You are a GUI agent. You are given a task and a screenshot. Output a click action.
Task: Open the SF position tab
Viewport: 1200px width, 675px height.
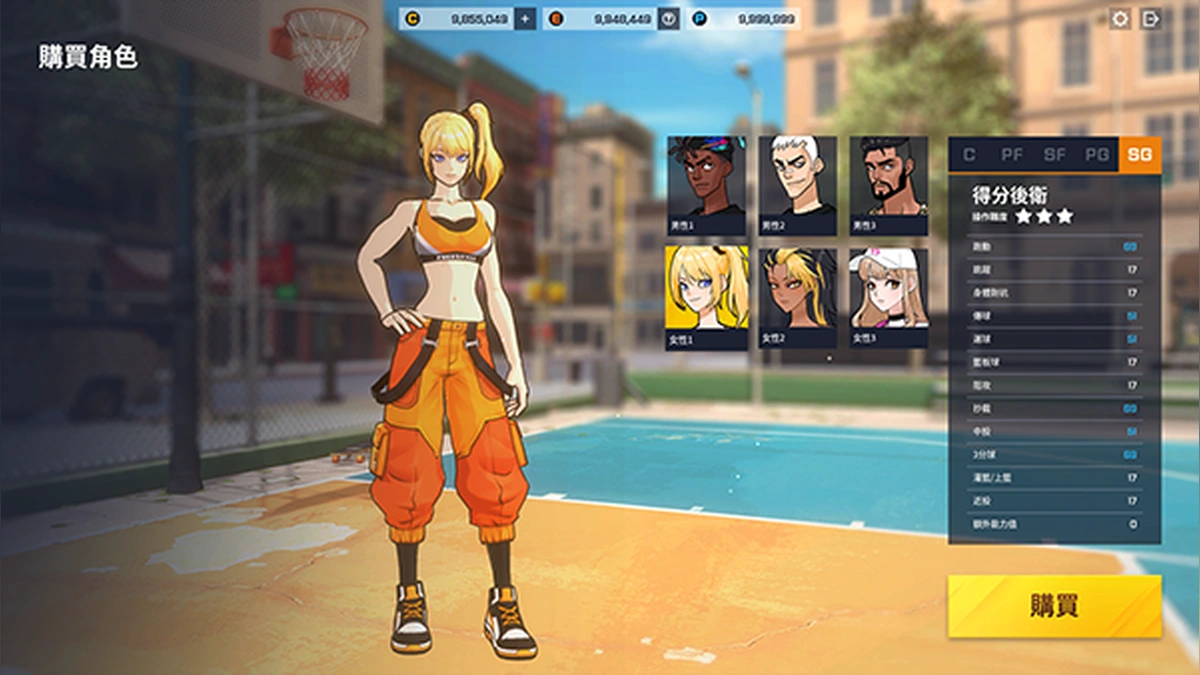(x=1054, y=155)
